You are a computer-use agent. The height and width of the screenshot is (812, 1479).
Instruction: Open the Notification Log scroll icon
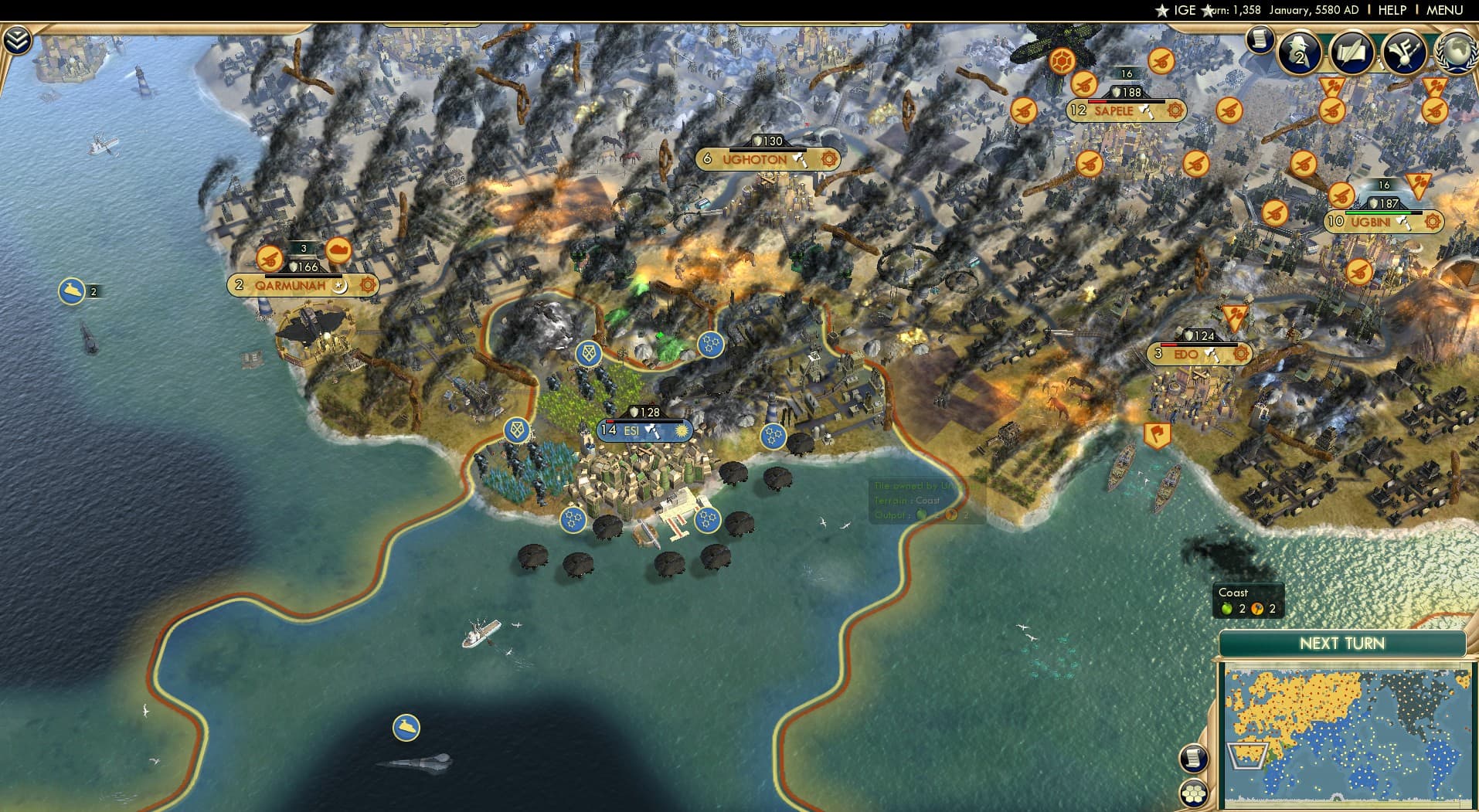1261,39
